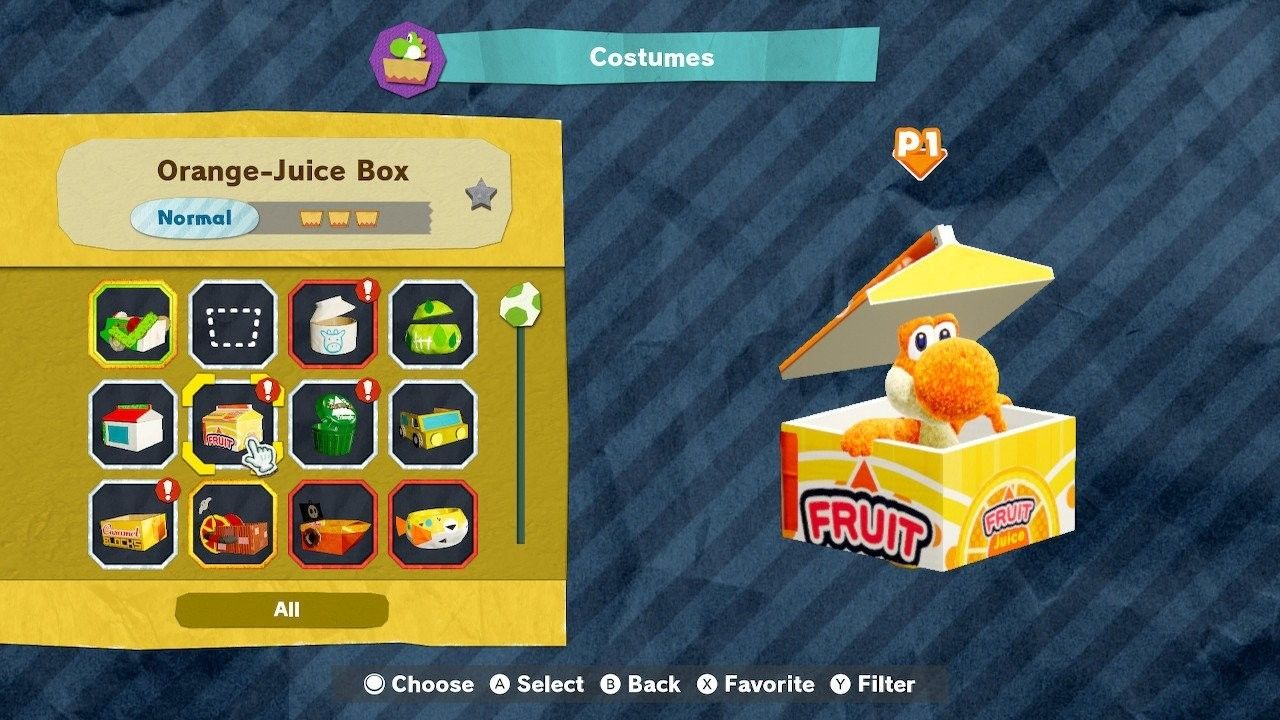1280x720 pixels.
Task: Choose the red-roofed white house costume
Action: [x=132, y=424]
